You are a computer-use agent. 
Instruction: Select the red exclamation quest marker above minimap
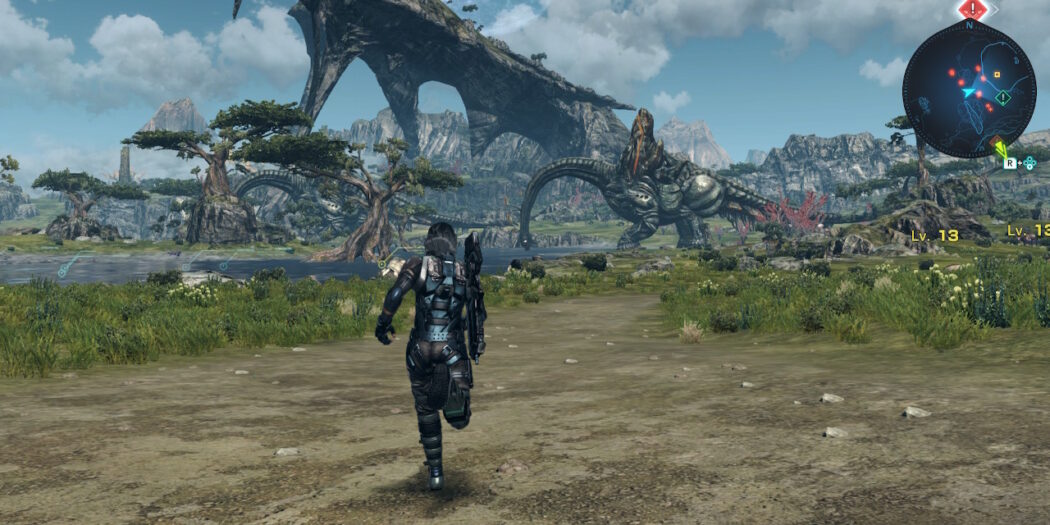(x=972, y=9)
